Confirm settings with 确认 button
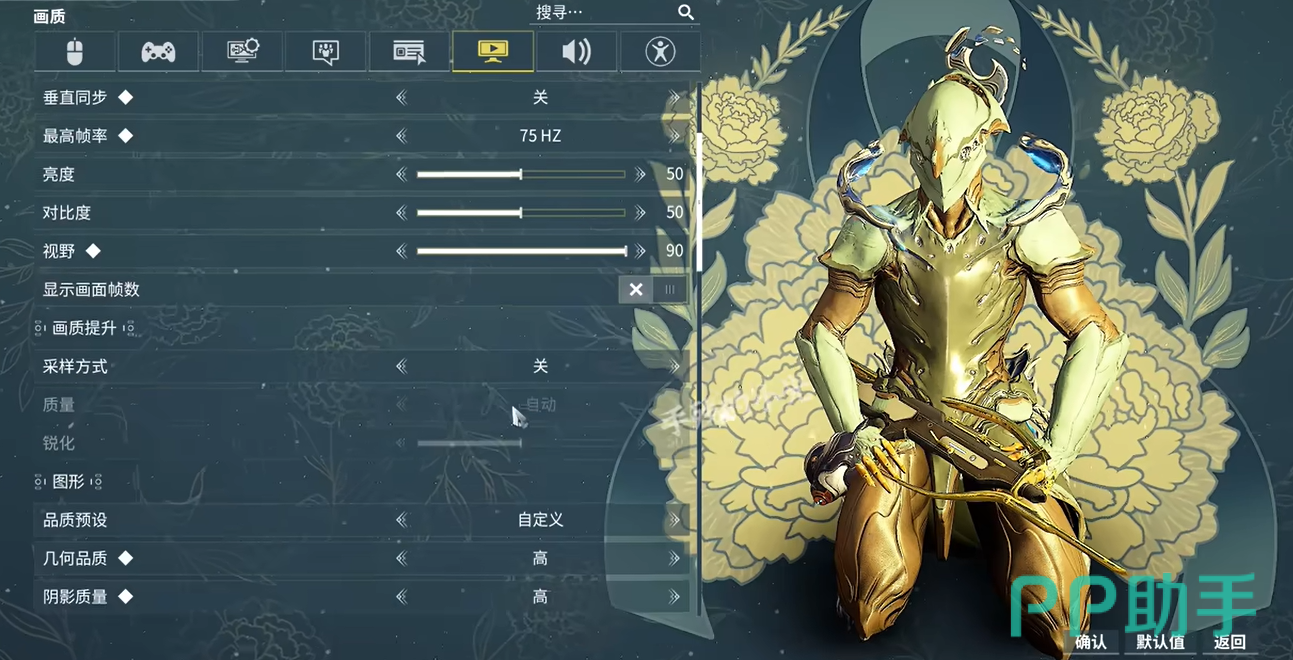Image resolution: width=1293 pixels, height=660 pixels. [1091, 642]
